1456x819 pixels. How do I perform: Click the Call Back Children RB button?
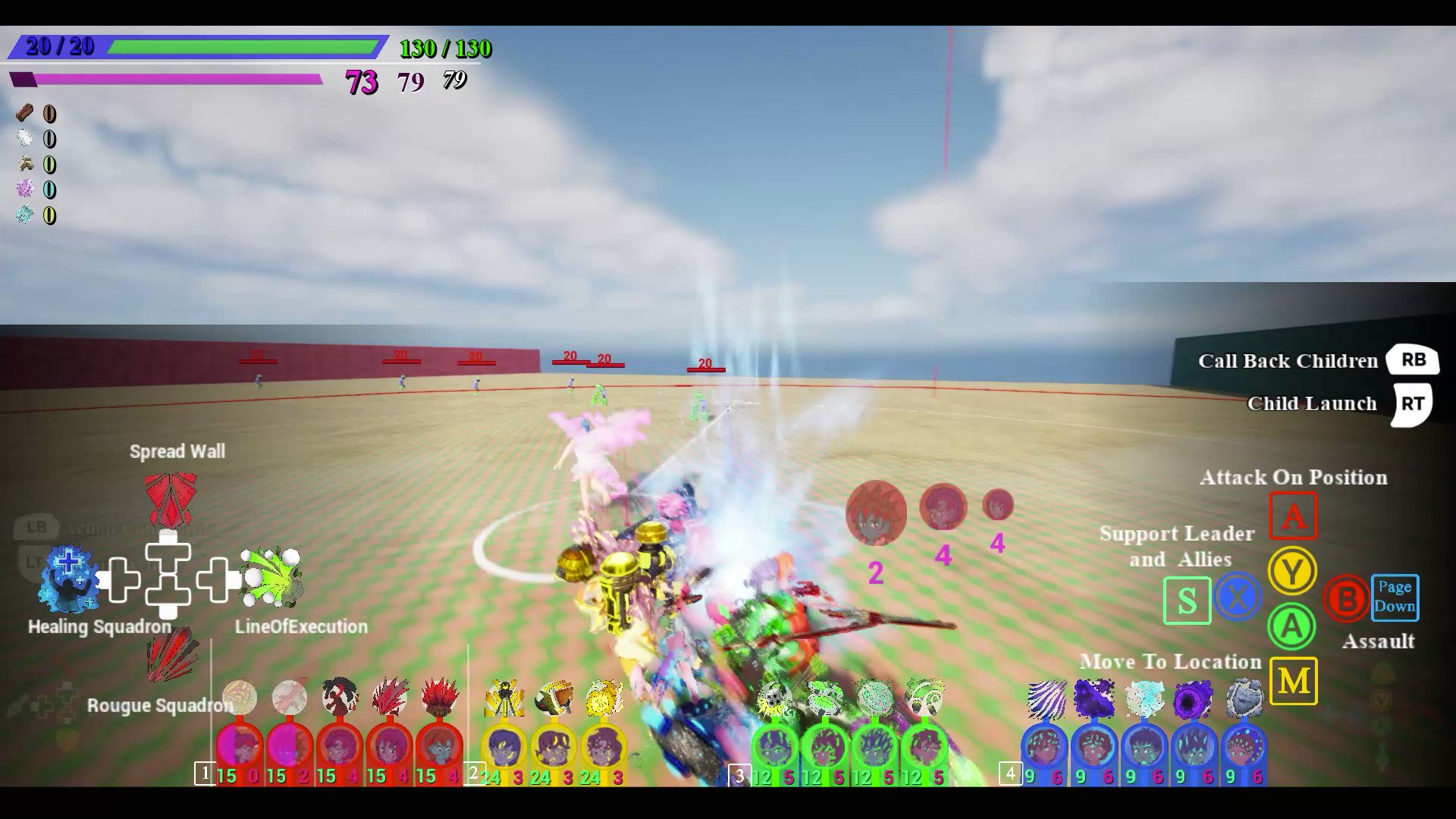tap(1413, 360)
